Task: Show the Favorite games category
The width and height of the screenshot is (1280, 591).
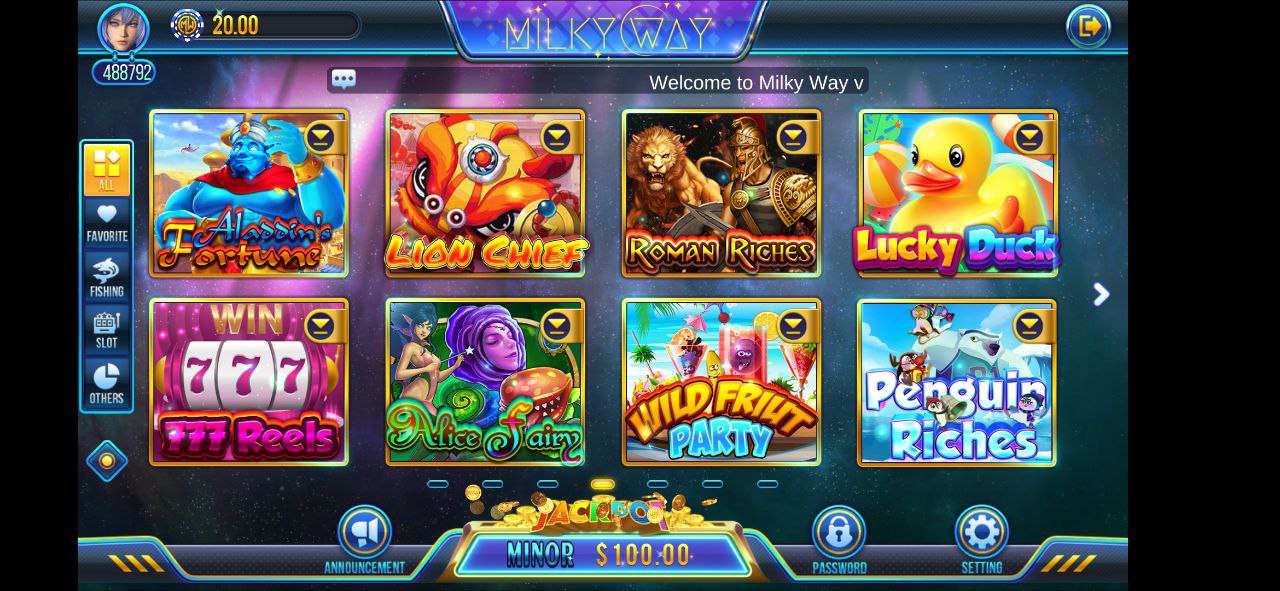Action: tap(107, 223)
